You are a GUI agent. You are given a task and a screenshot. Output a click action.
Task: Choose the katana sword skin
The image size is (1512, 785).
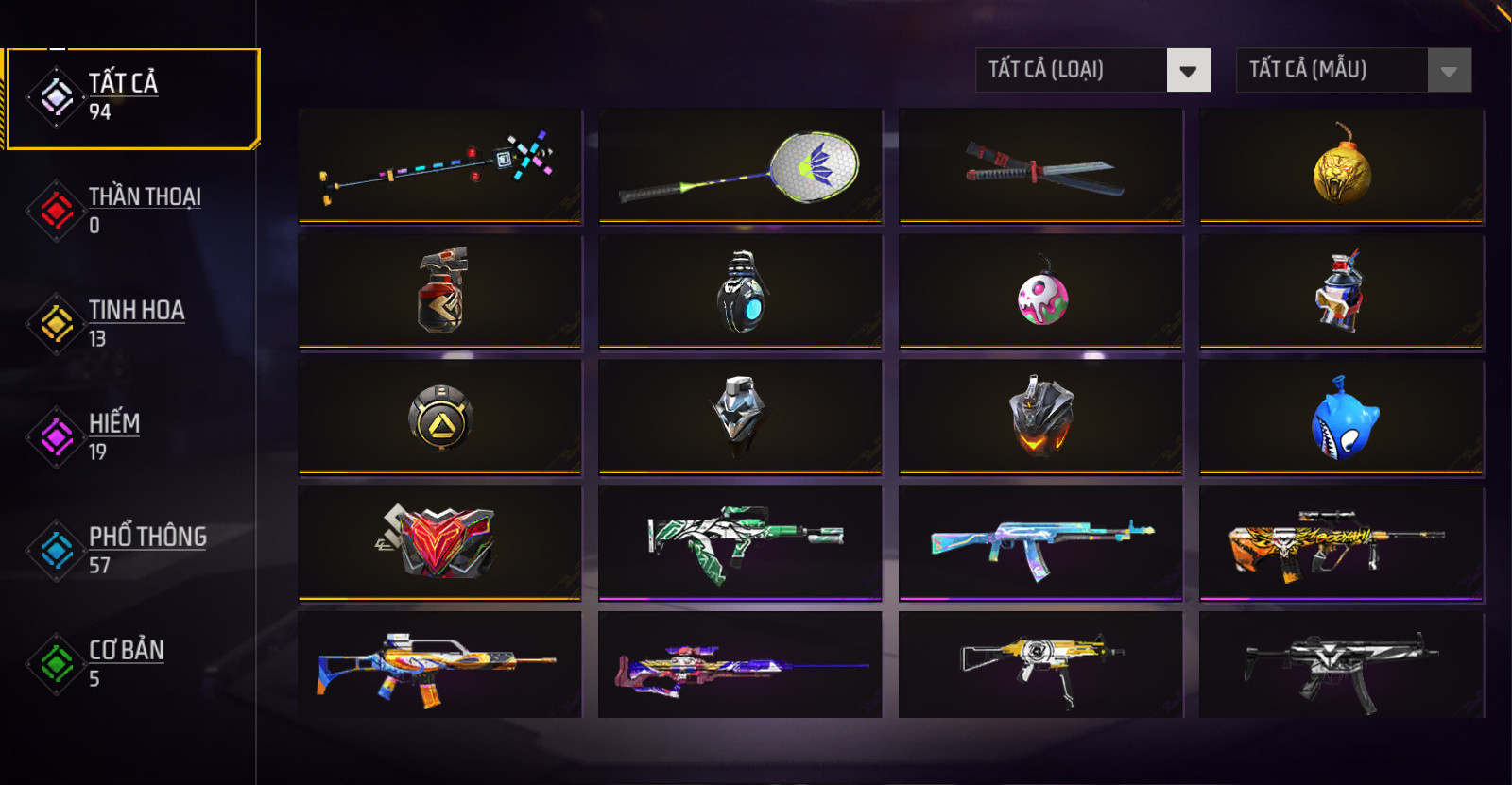(x=1040, y=166)
